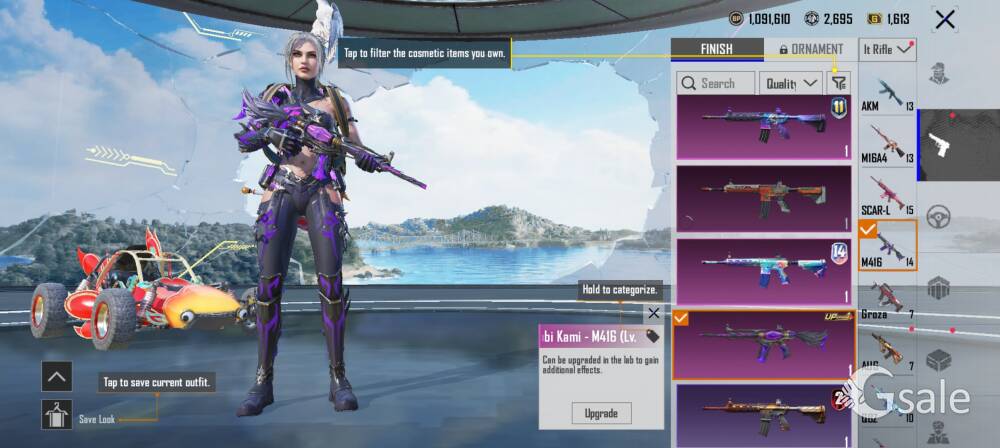Image resolution: width=1000 pixels, height=448 pixels.
Task: Select the AKM weapon entry
Action: point(887,92)
